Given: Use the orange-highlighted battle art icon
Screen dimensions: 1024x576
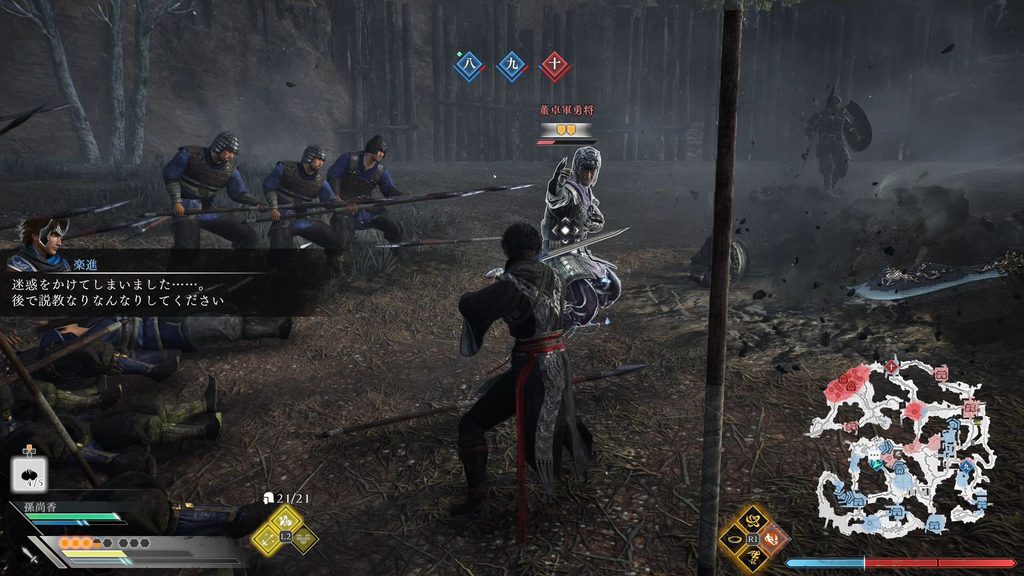Looking at the screenshot, I should click(771, 538).
